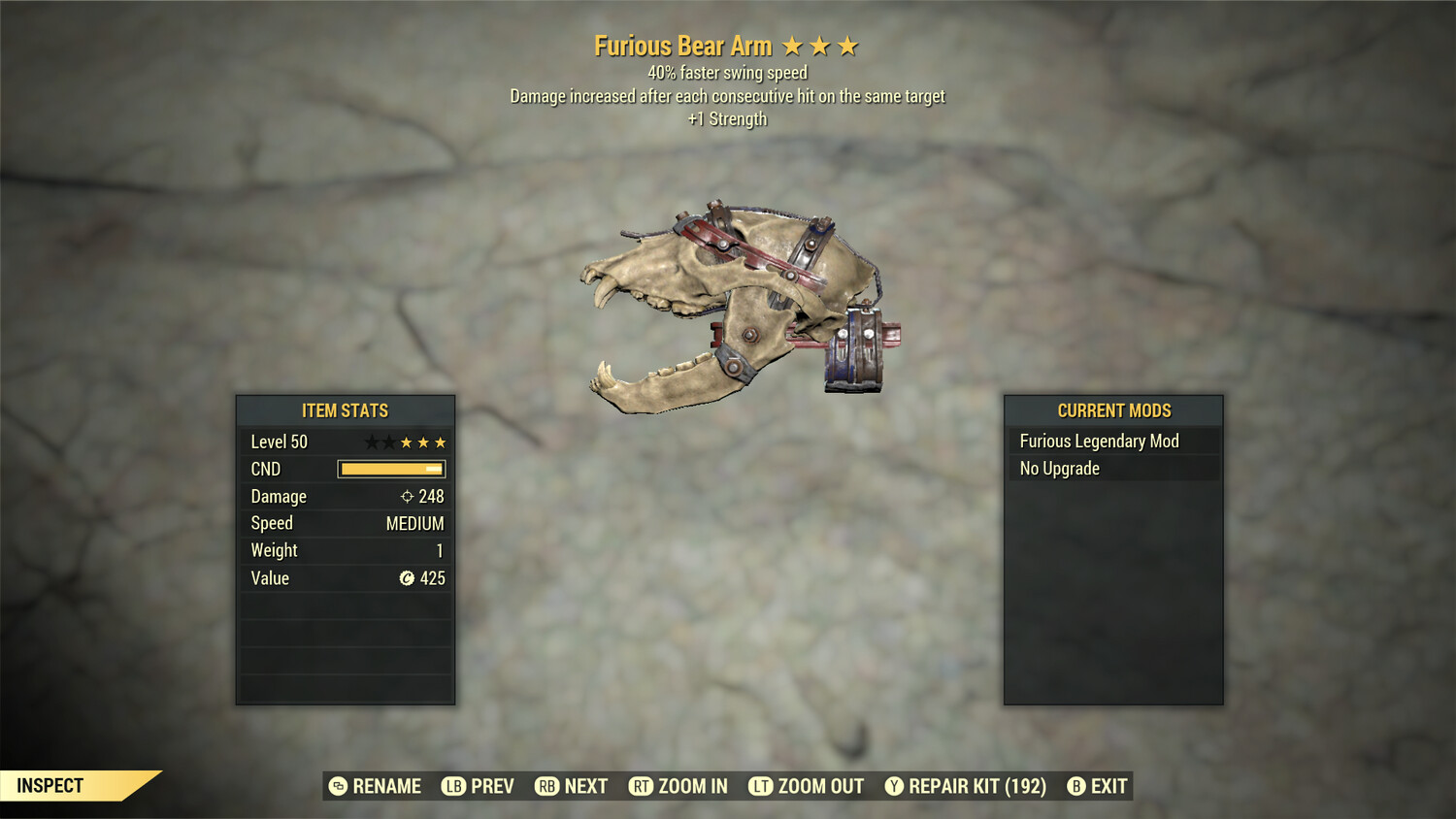
Task: Exit the inspect screen
Action: [x=1098, y=786]
